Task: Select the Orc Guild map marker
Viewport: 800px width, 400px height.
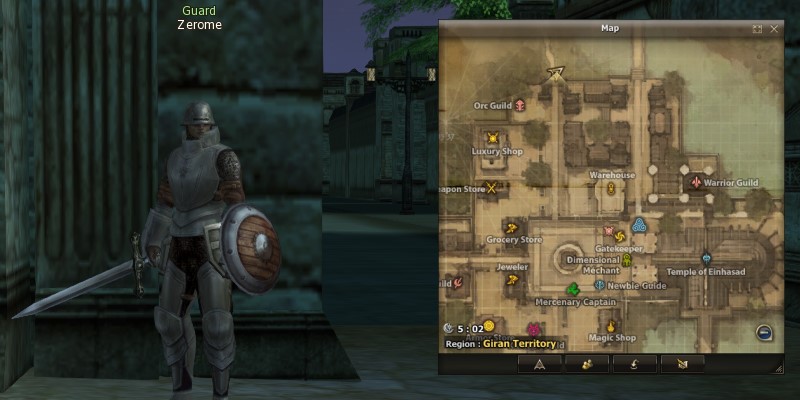Action: pyautogui.click(x=520, y=105)
